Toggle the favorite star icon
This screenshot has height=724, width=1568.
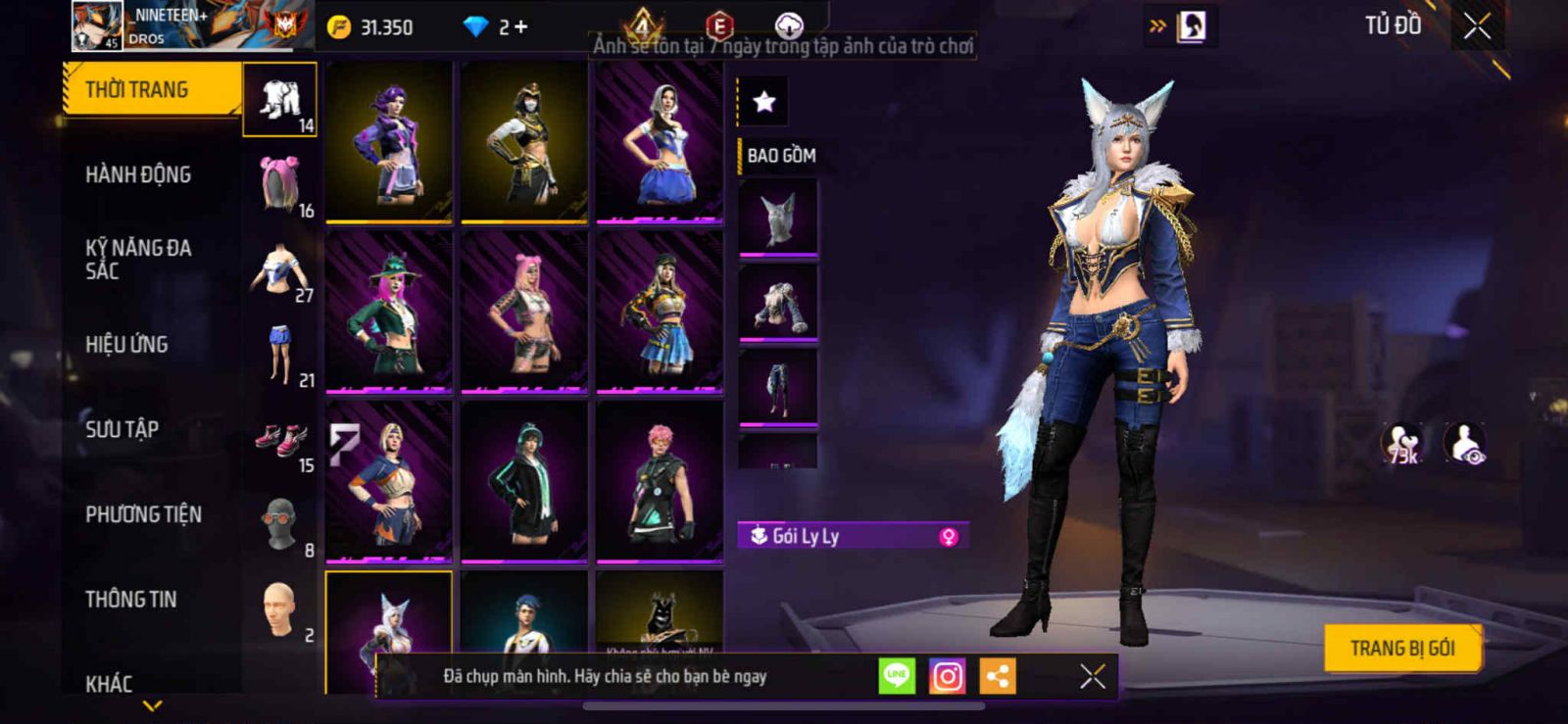tap(763, 101)
